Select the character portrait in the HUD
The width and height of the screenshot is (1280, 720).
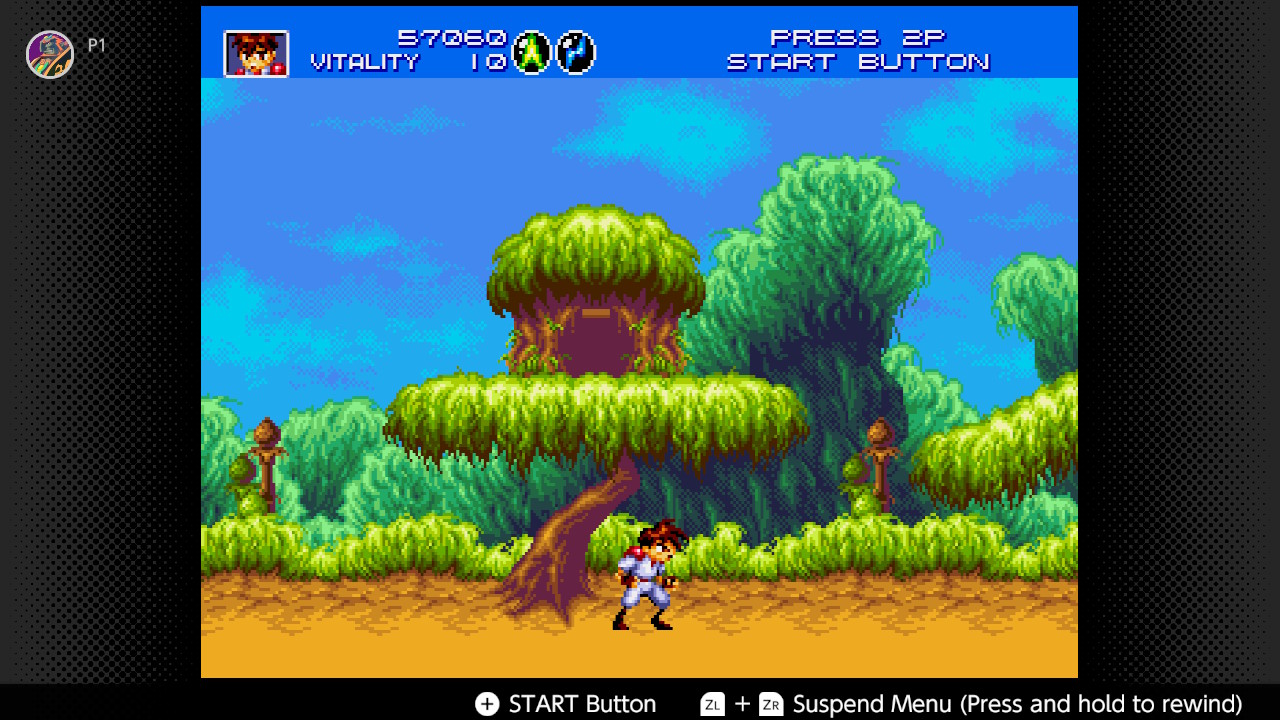click(x=255, y=53)
